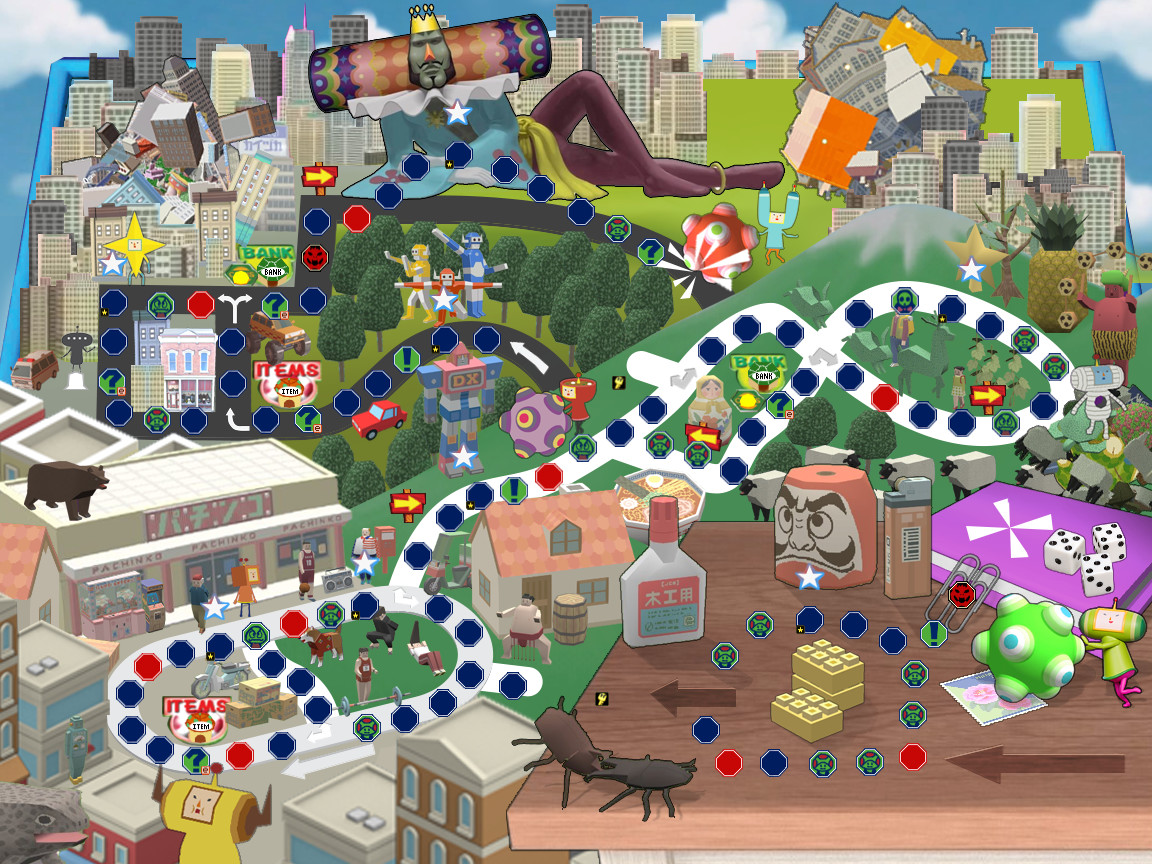Viewport: 1152px width, 864px height.
Task: Select the star space on the DX robot
Action: pyautogui.click(x=464, y=457)
